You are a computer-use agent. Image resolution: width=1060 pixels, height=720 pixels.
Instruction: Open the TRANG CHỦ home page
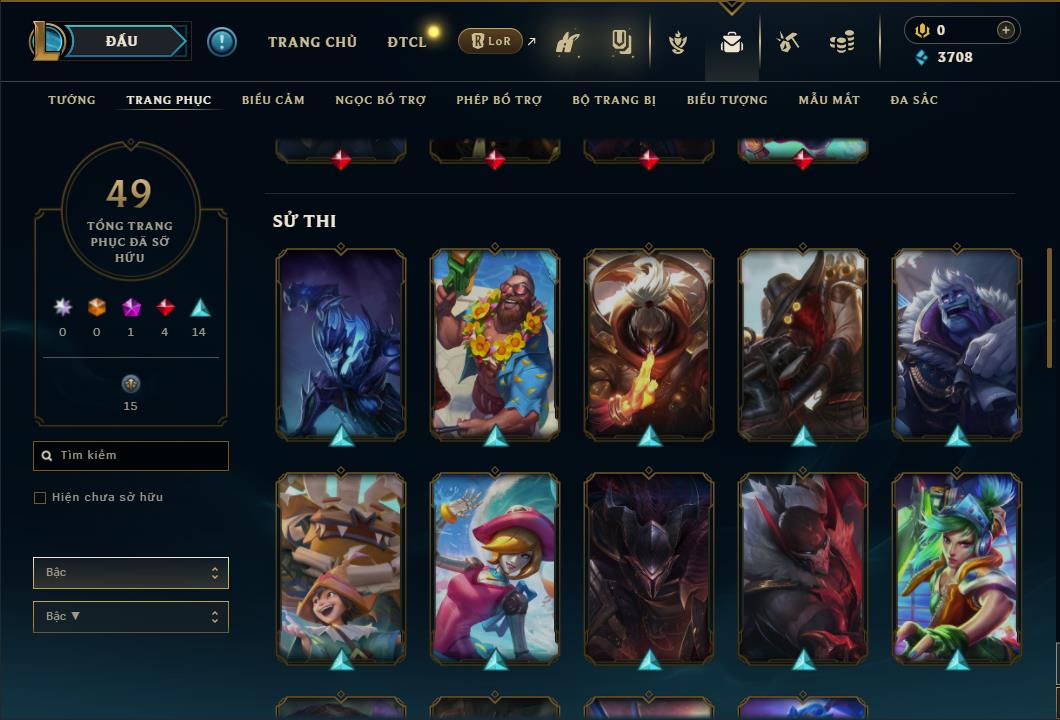pos(312,42)
